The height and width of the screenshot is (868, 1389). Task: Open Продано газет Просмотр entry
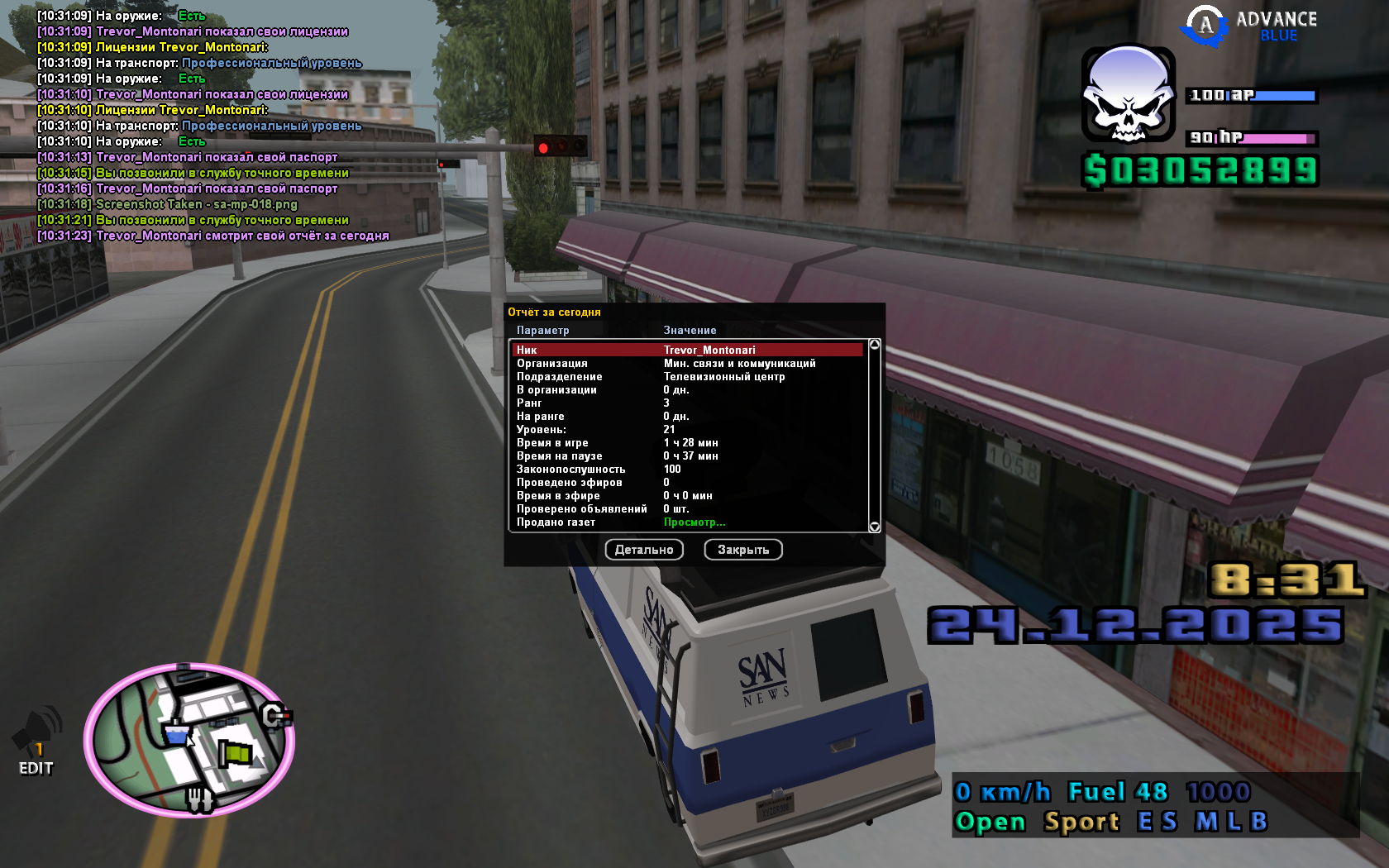(694, 522)
